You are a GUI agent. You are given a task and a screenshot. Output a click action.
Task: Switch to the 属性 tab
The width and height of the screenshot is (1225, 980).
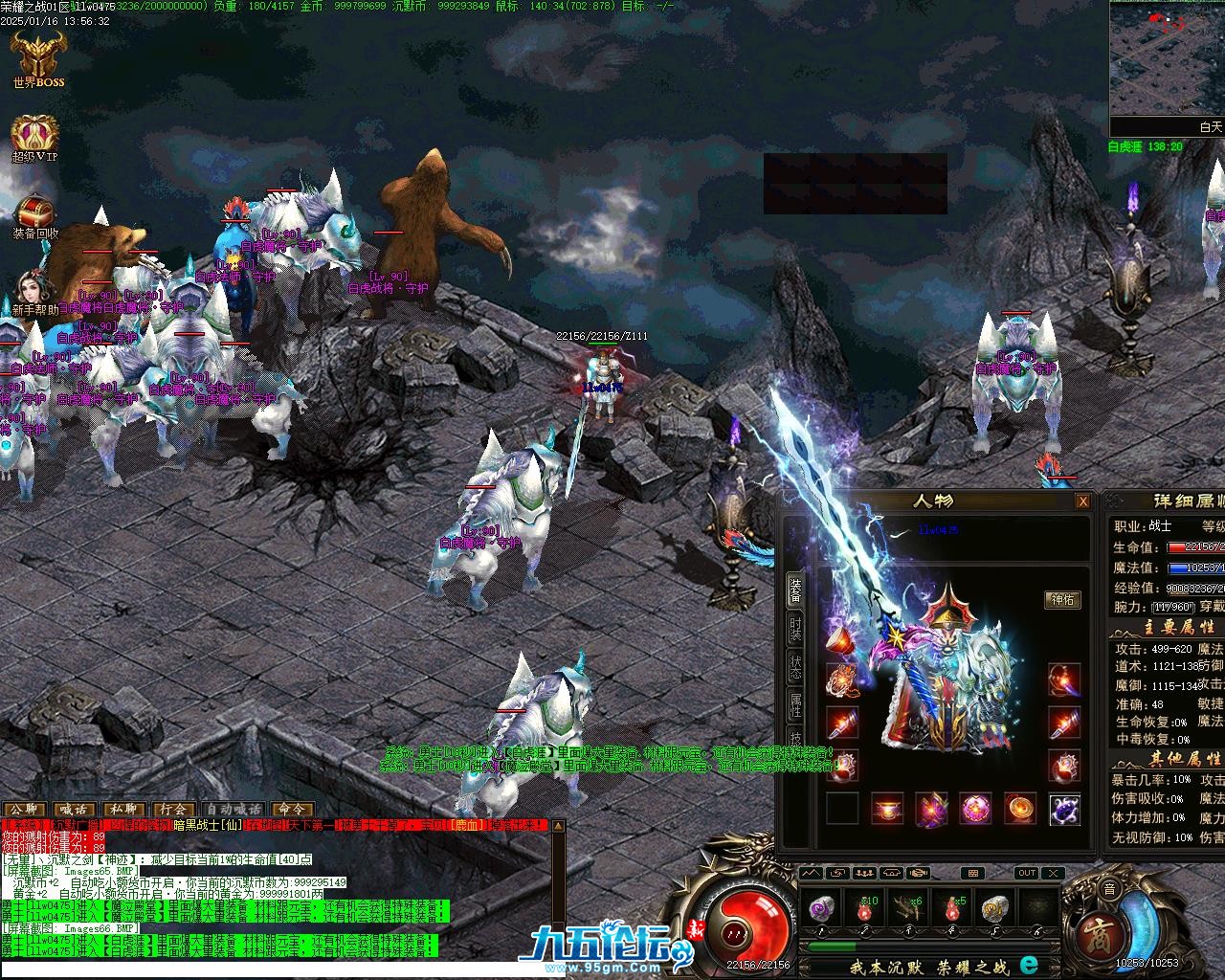[x=795, y=705]
